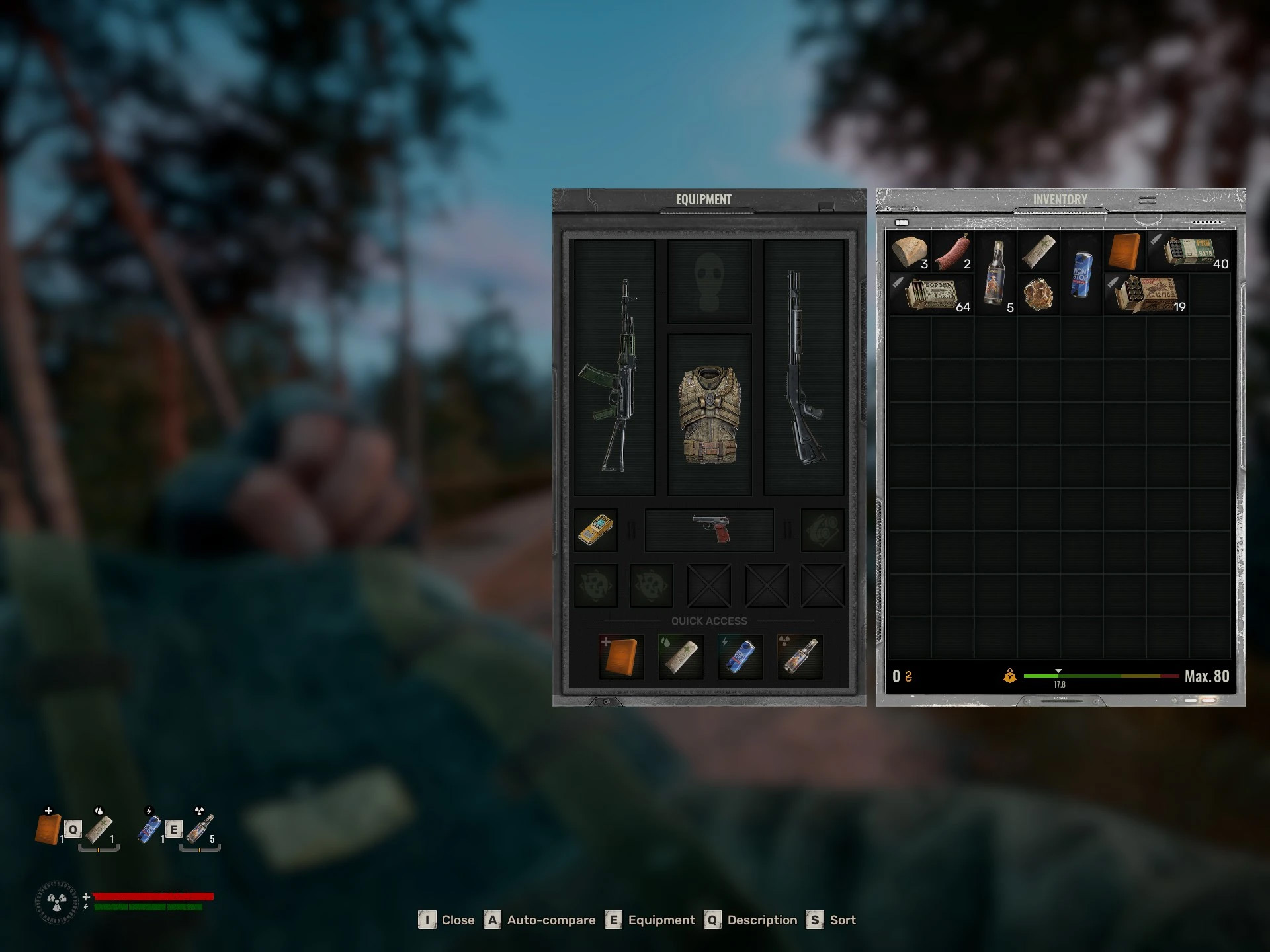
Task: Pick the 9x18 pistol ammo box
Action: [1189, 252]
